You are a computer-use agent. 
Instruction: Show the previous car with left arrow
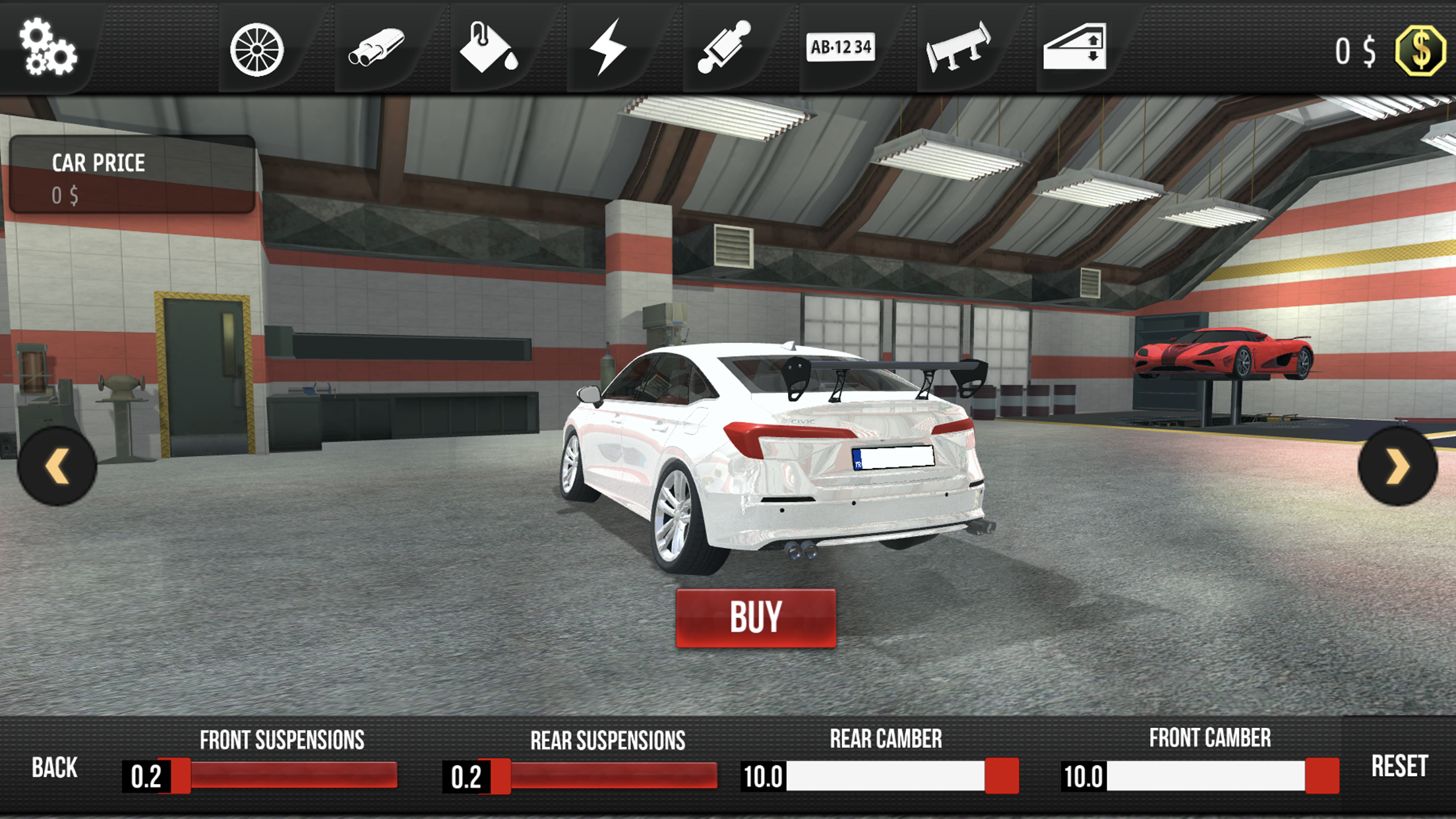pos(57,466)
